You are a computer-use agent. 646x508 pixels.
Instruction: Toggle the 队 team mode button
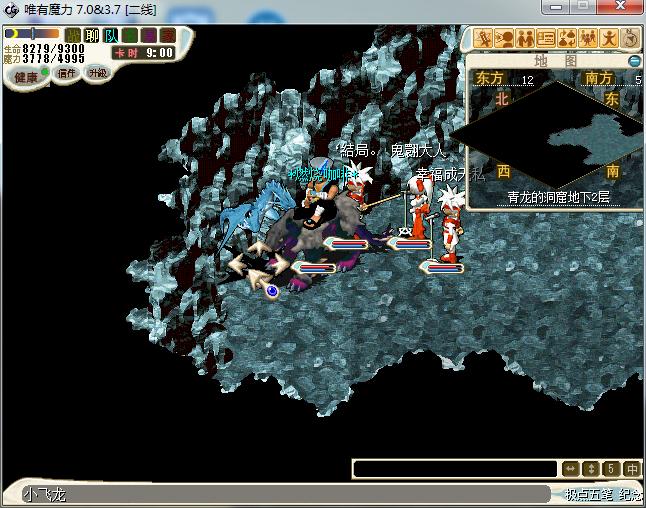pyautogui.click(x=111, y=36)
